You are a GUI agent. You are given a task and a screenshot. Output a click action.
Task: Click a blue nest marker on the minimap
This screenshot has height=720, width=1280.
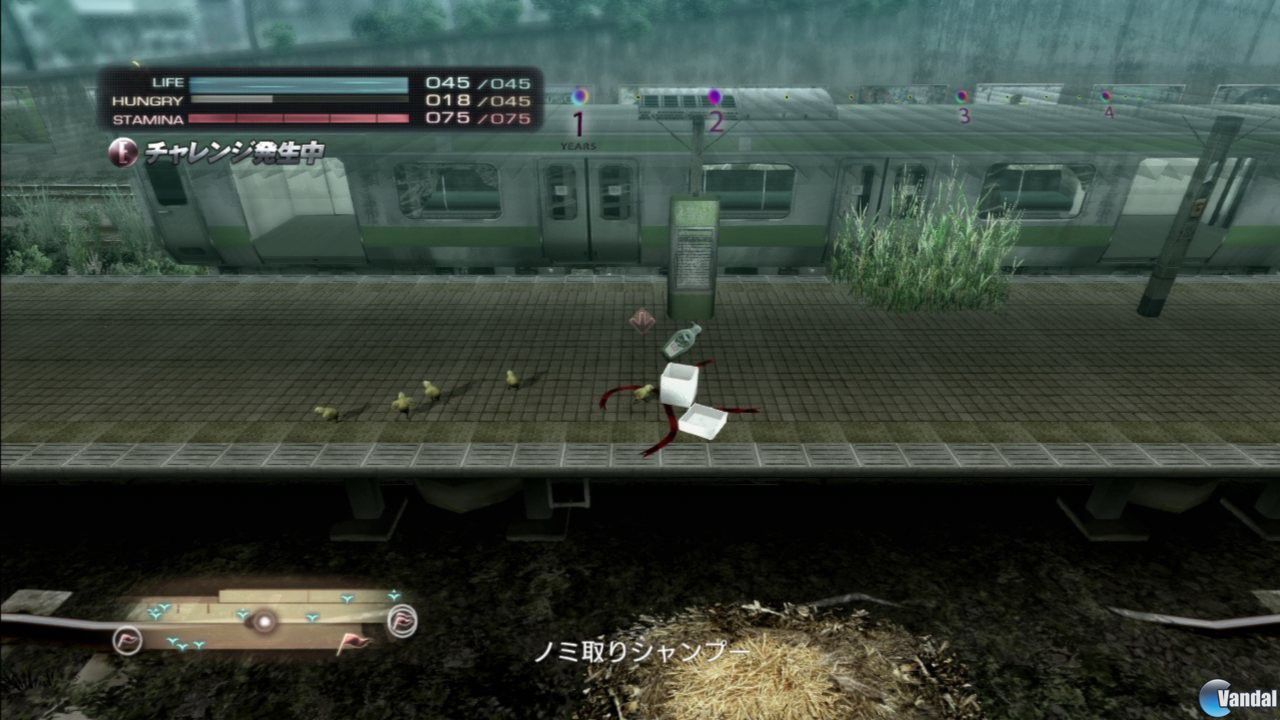coord(241,613)
